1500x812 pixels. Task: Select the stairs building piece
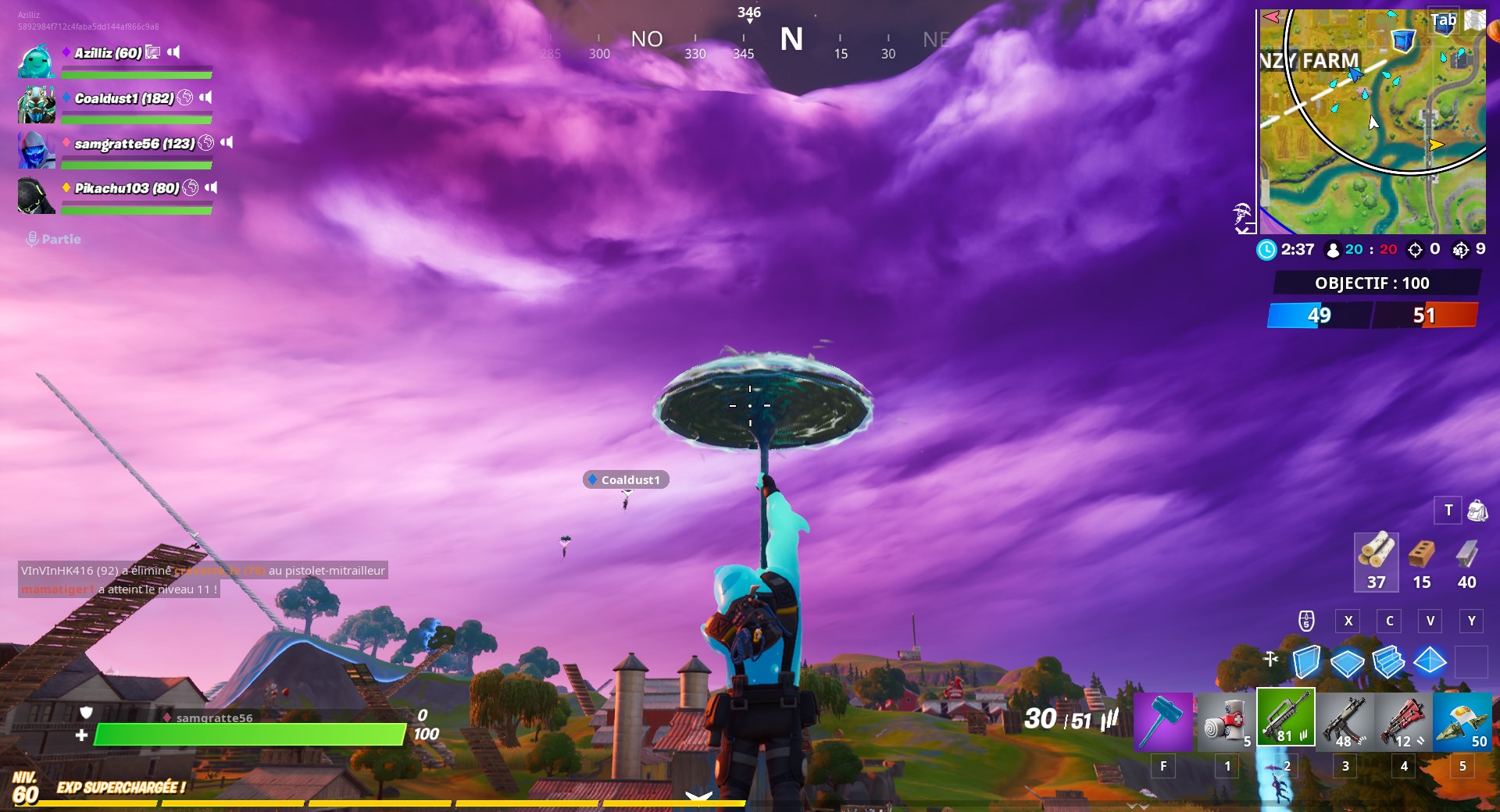pos(1388,664)
